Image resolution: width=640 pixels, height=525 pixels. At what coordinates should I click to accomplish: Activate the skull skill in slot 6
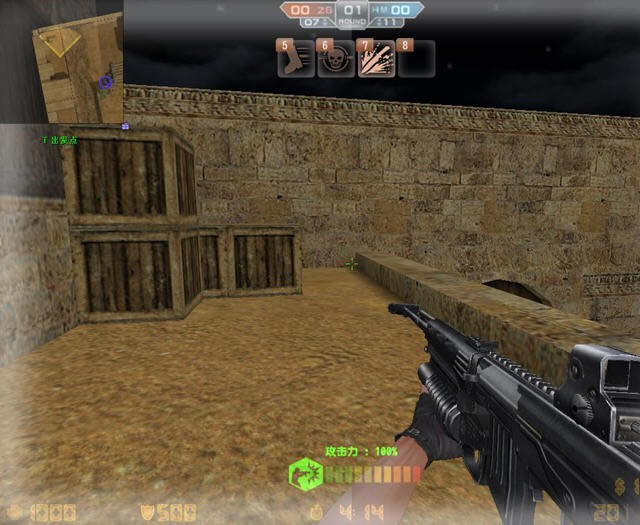click(x=336, y=60)
